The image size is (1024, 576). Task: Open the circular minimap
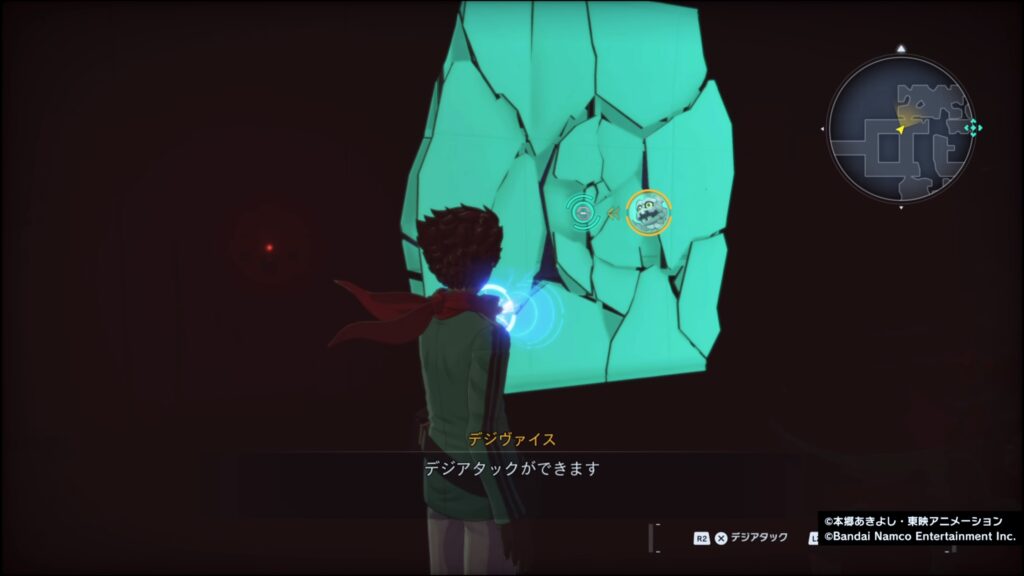click(x=900, y=128)
